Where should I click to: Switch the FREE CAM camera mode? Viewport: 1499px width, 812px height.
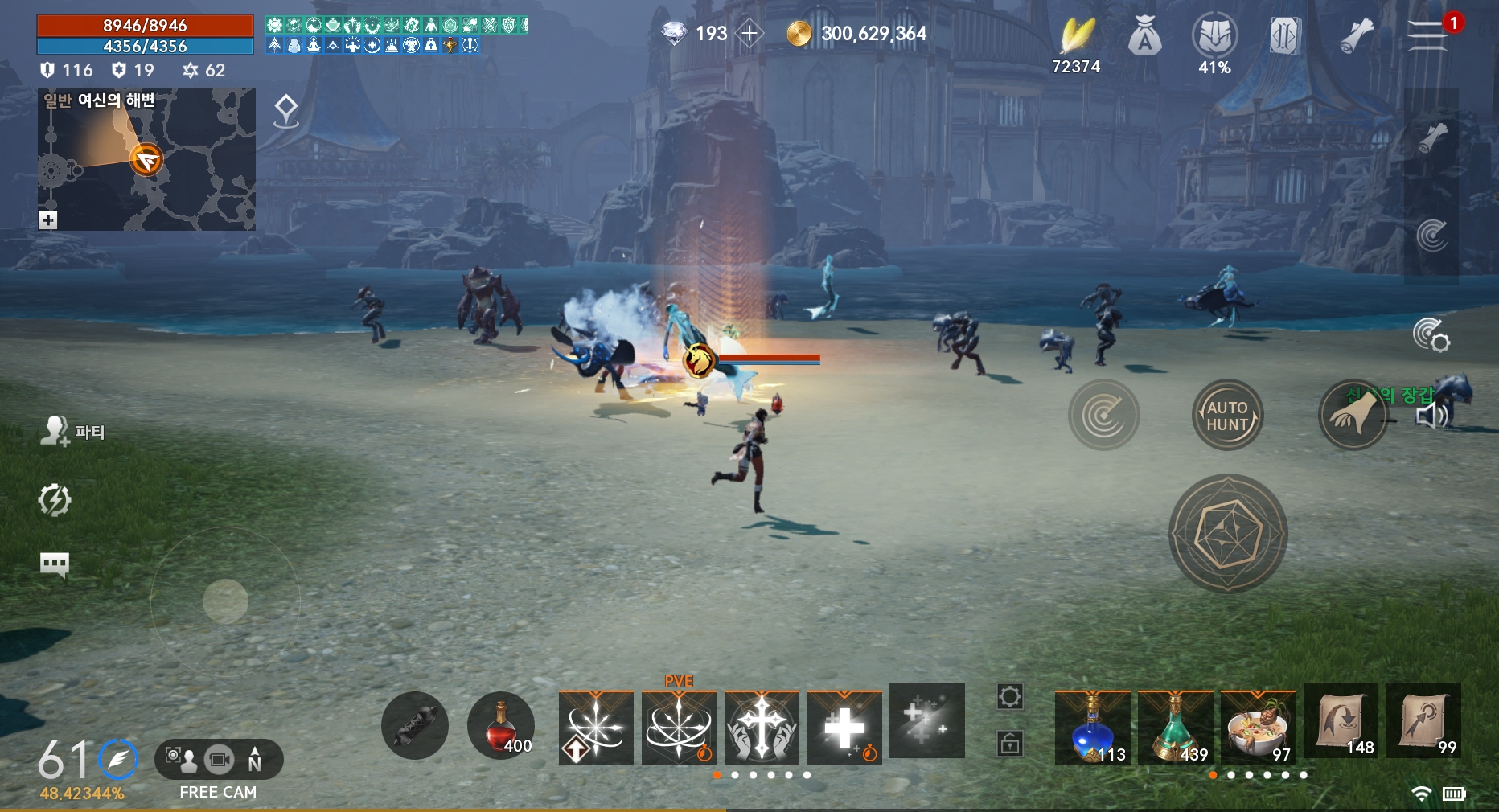click(x=218, y=761)
